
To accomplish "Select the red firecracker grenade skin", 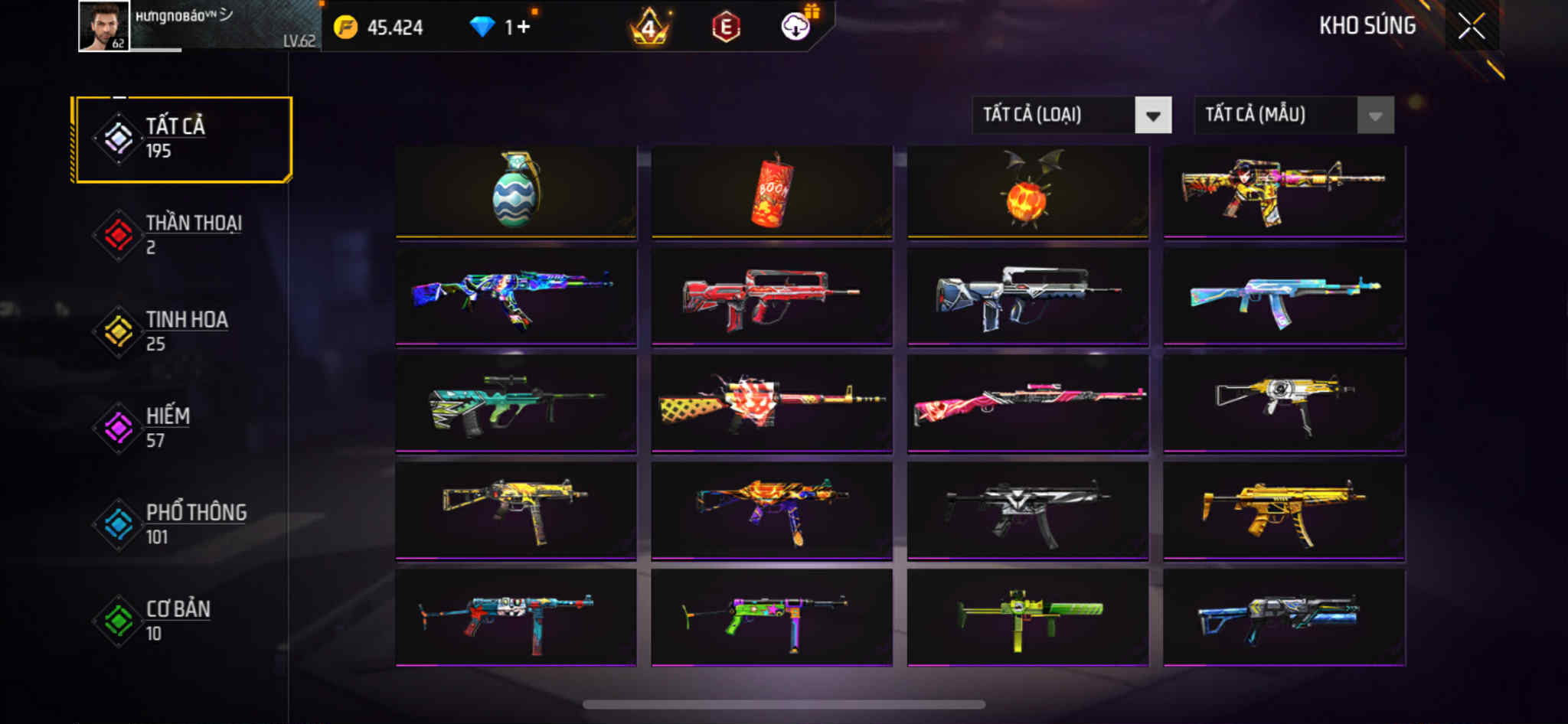I will pyautogui.click(x=772, y=191).
